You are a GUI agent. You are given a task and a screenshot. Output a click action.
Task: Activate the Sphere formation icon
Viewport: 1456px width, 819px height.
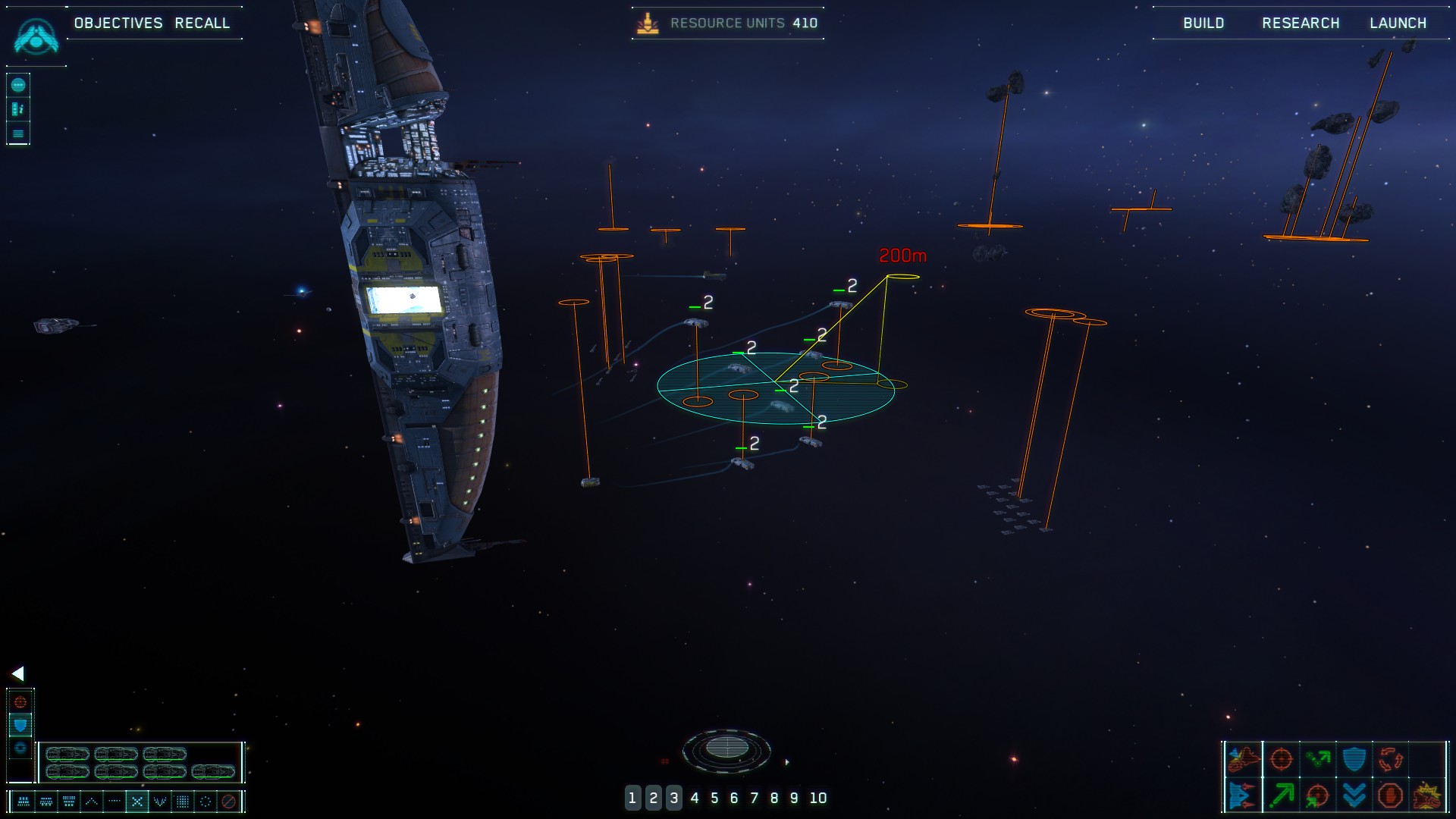[206, 802]
